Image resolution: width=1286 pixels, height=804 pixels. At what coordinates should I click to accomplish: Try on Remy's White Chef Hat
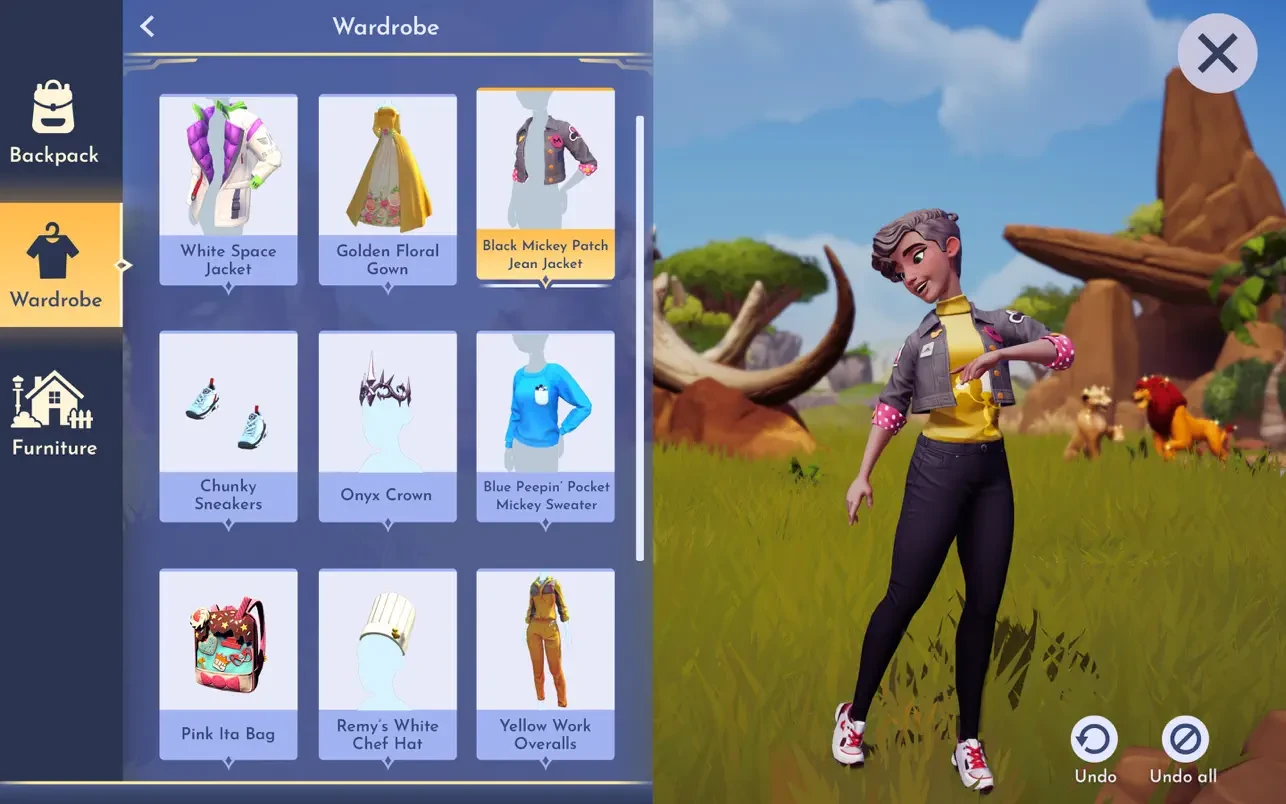point(387,662)
